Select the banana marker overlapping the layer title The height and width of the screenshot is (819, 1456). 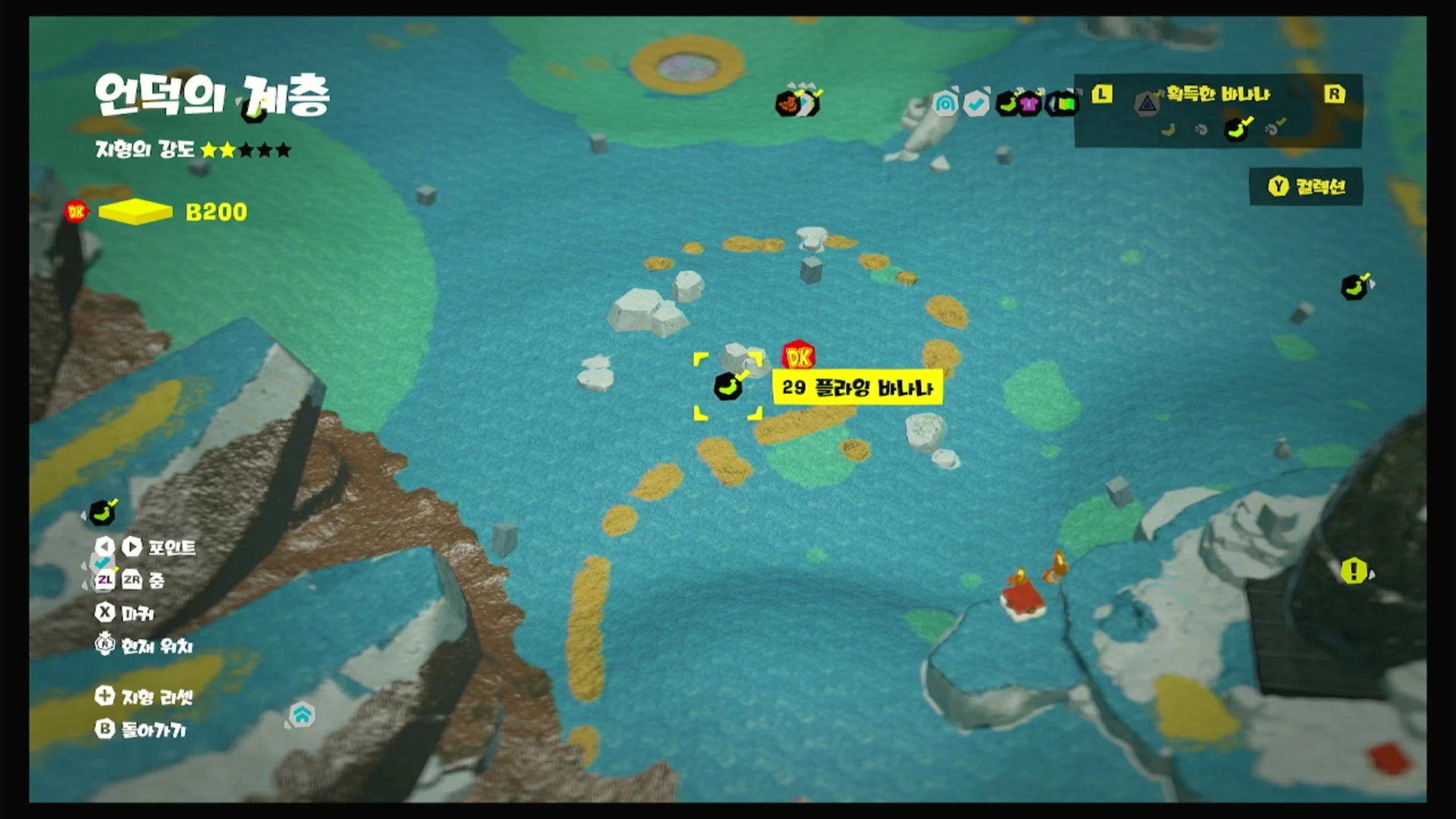tap(254, 109)
